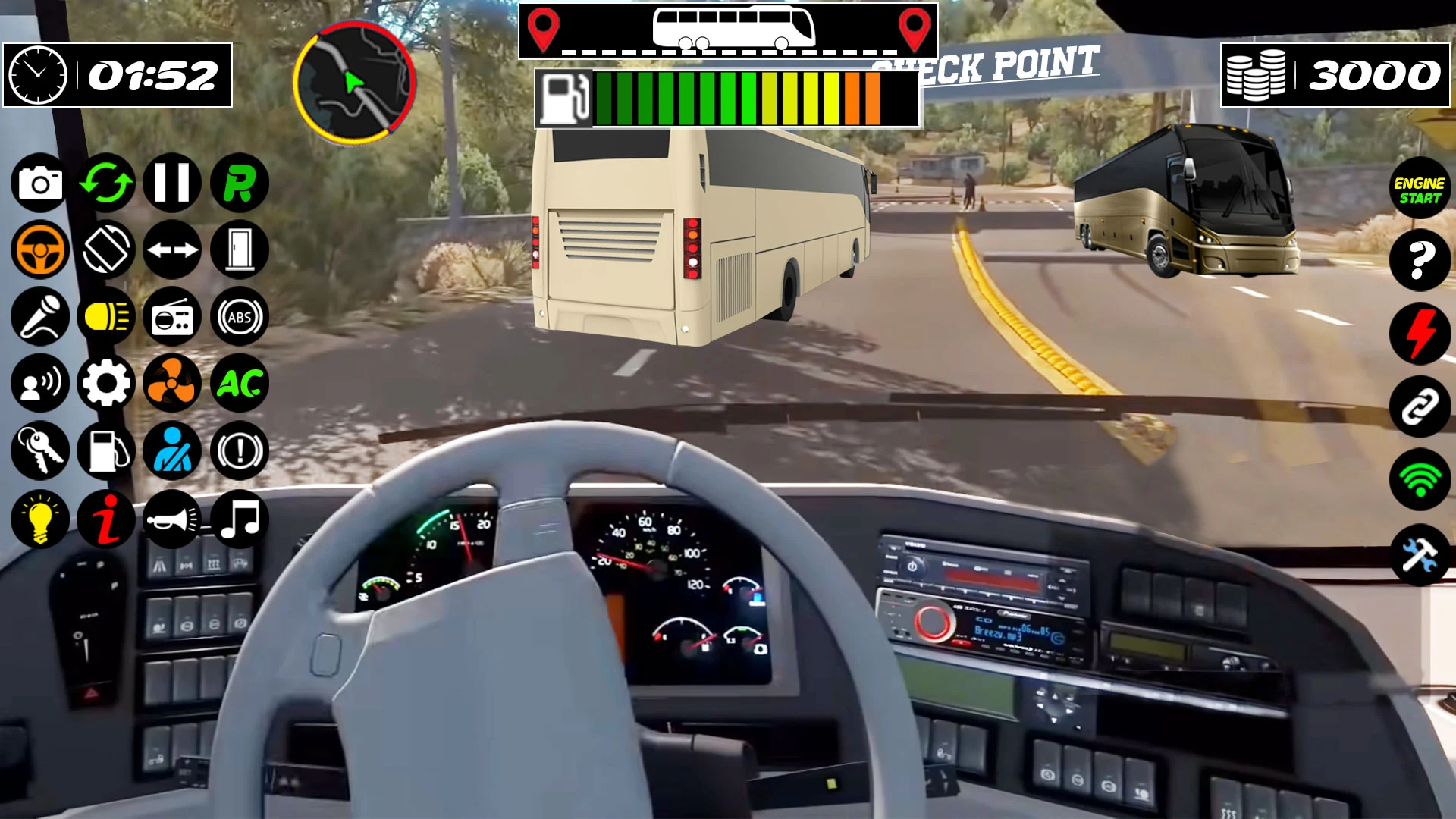This screenshot has width=1456, height=819.
Task: Open the wrench and hammer repair tools
Action: point(1420,555)
